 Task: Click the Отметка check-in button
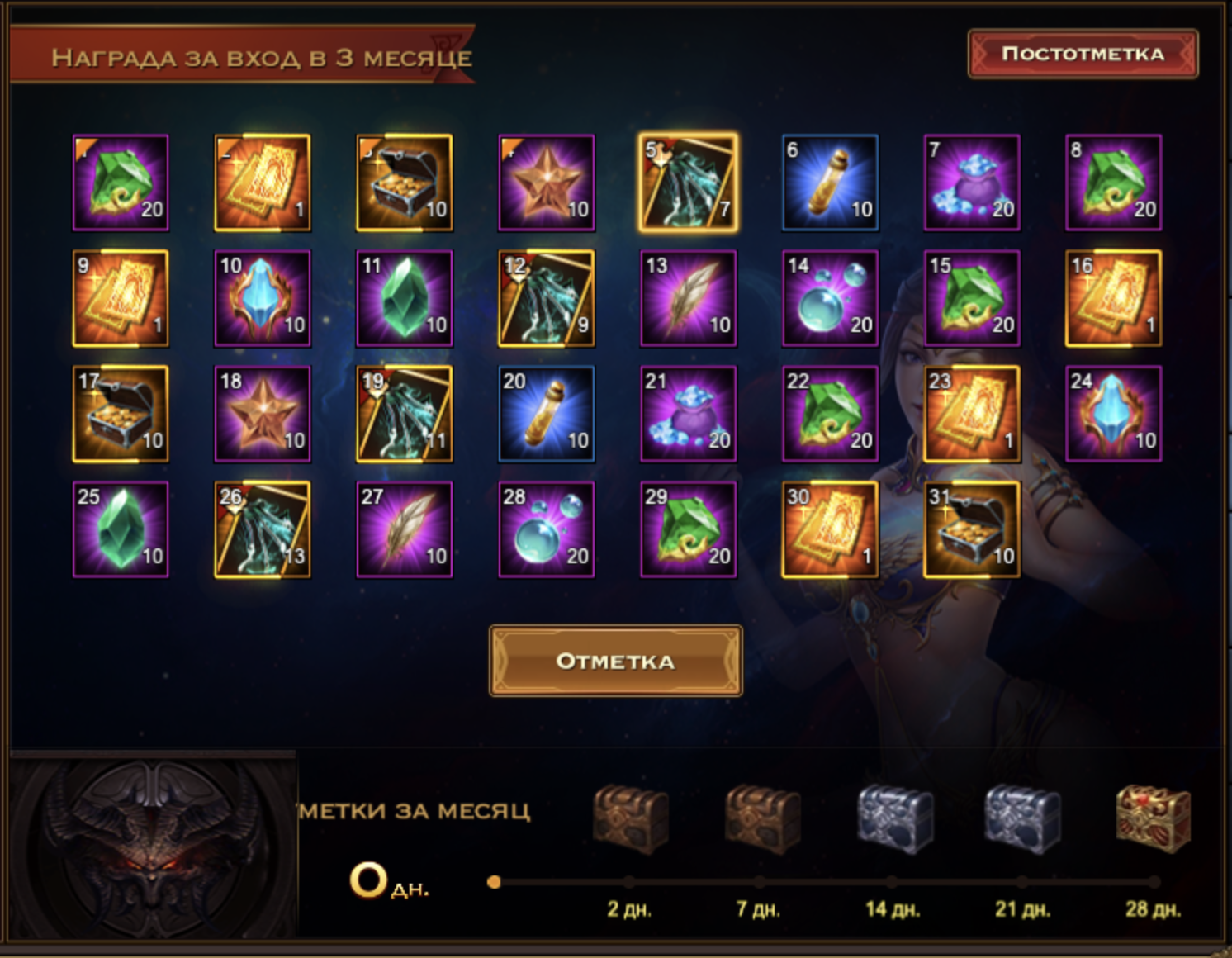click(x=615, y=661)
